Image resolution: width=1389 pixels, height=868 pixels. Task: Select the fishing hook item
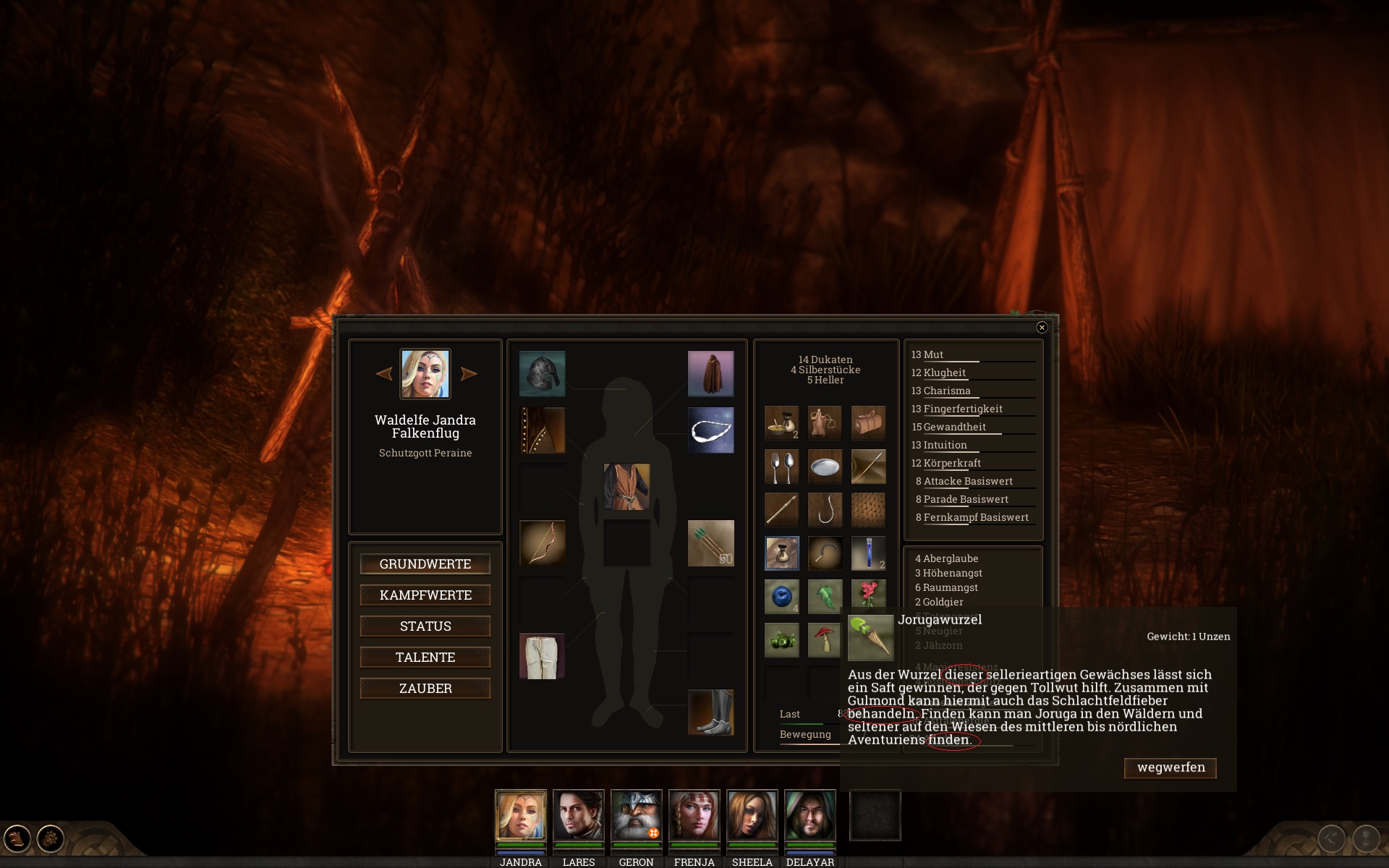[x=825, y=510]
